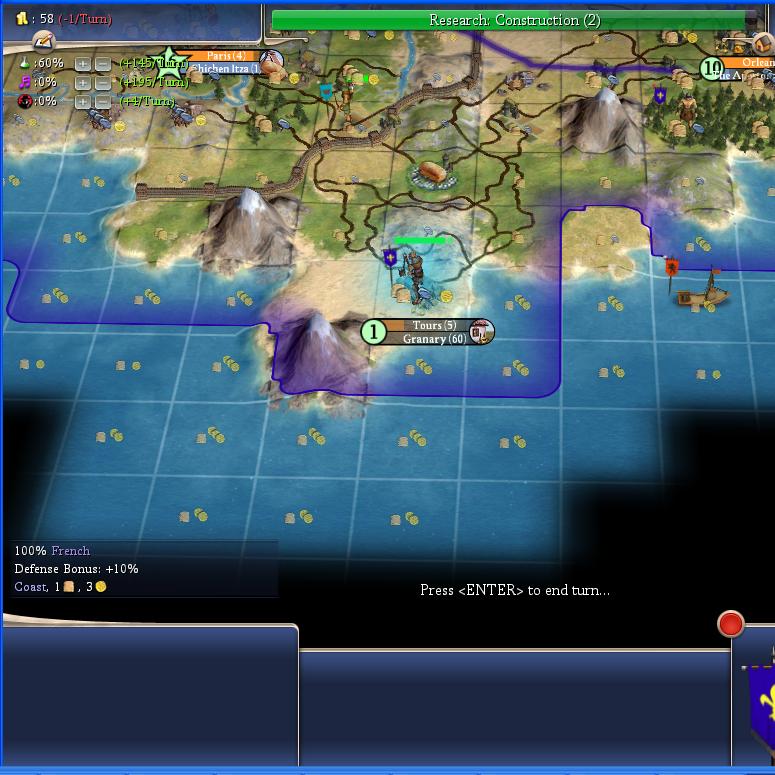Image resolution: width=775 pixels, height=775 pixels.
Task: Increase the espionage rate with its plus button
Action: [83, 101]
